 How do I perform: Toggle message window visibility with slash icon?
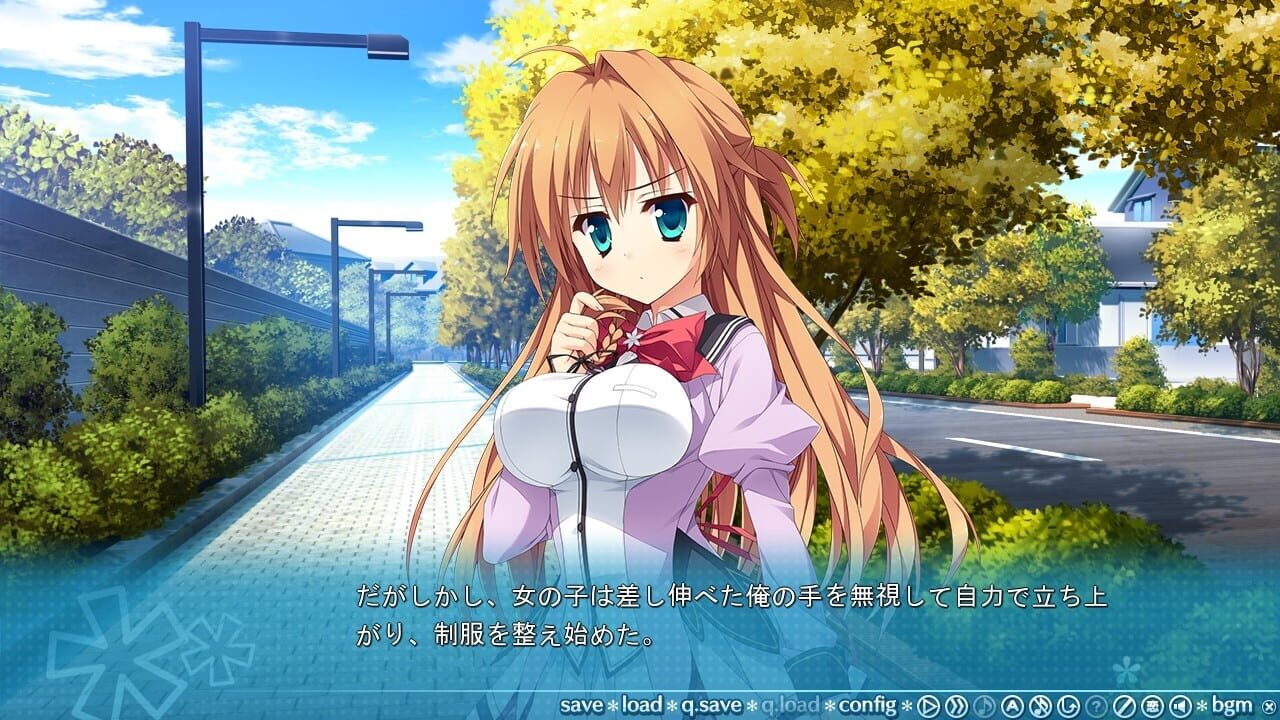click(1122, 705)
